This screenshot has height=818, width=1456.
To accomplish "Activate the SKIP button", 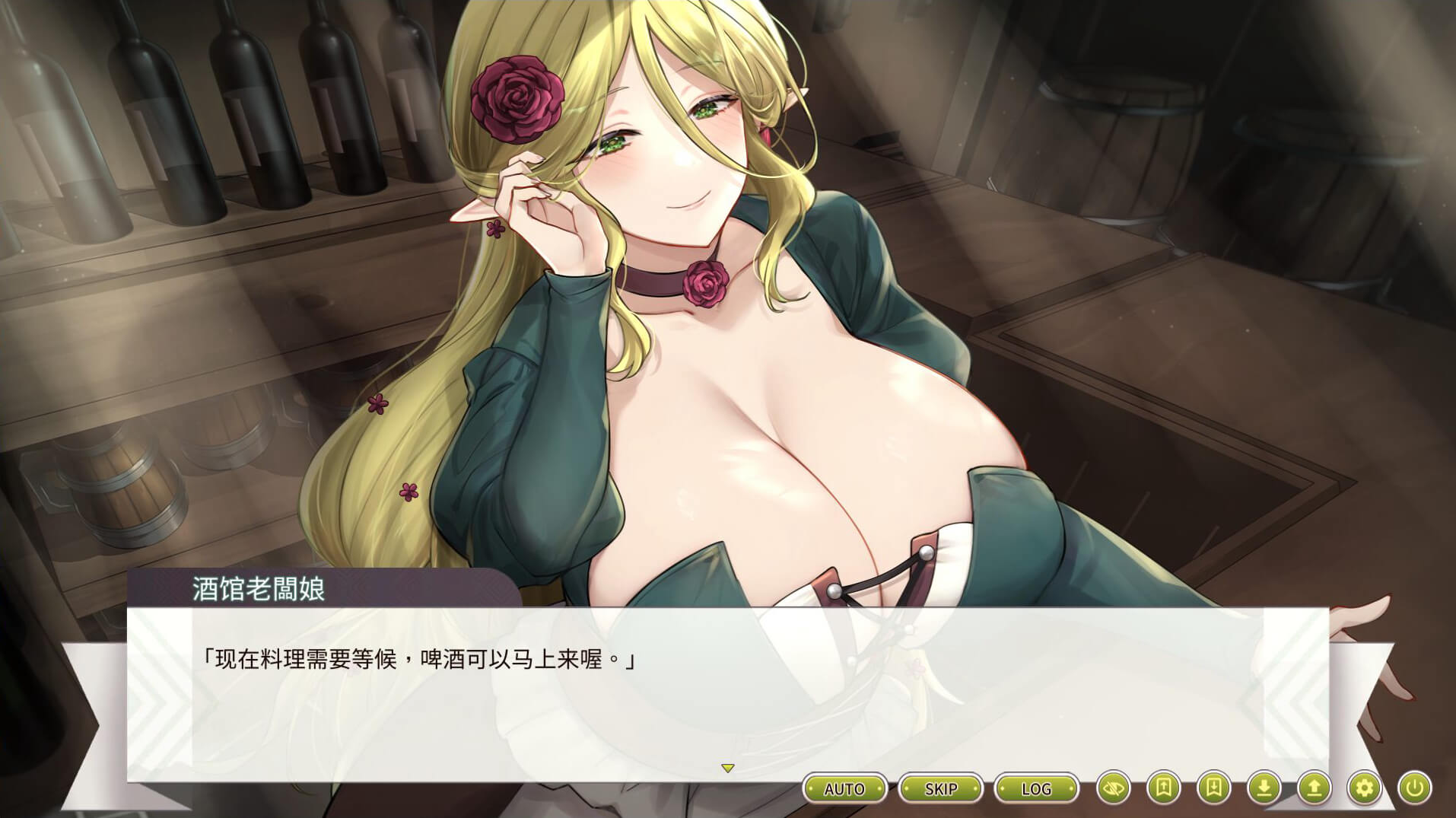I will pos(940,788).
